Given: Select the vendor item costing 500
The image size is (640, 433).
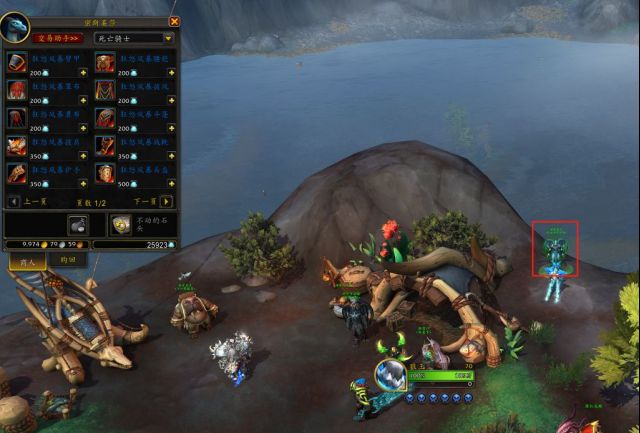Looking at the screenshot, I should click(105, 174).
